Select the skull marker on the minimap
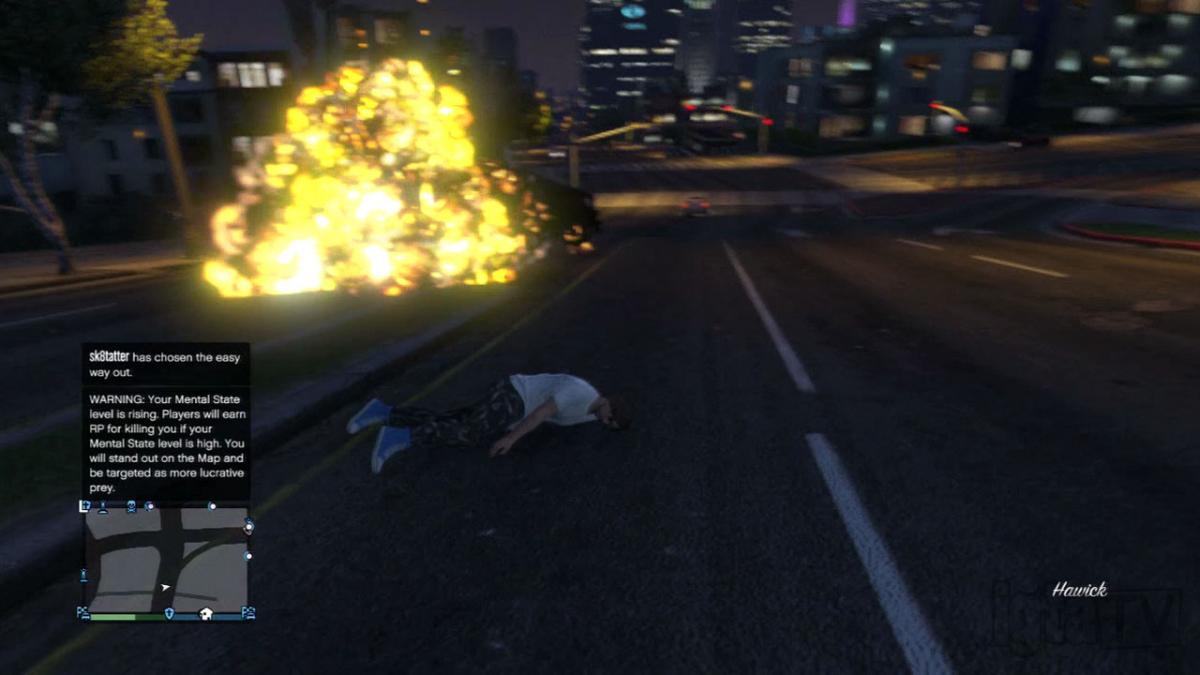1200x675 pixels. click(x=131, y=507)
